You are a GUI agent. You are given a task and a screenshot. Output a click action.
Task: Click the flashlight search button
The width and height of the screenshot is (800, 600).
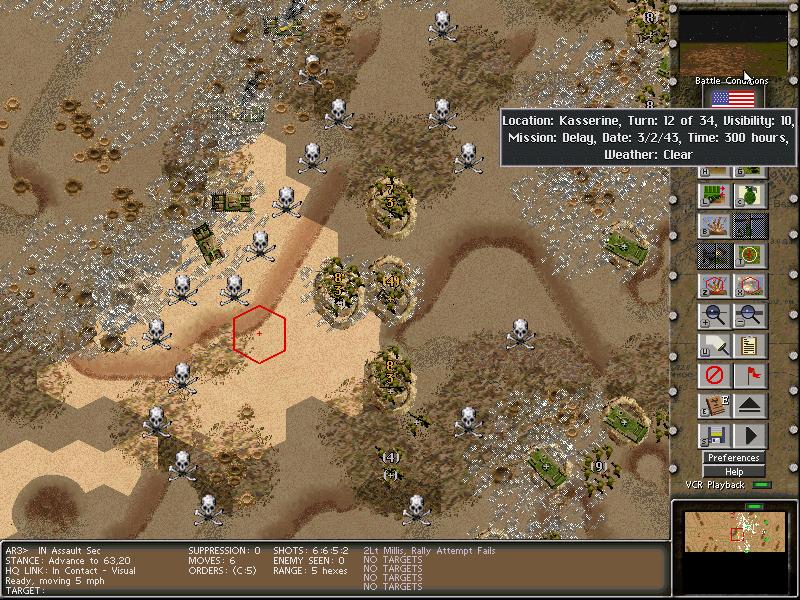715,346
